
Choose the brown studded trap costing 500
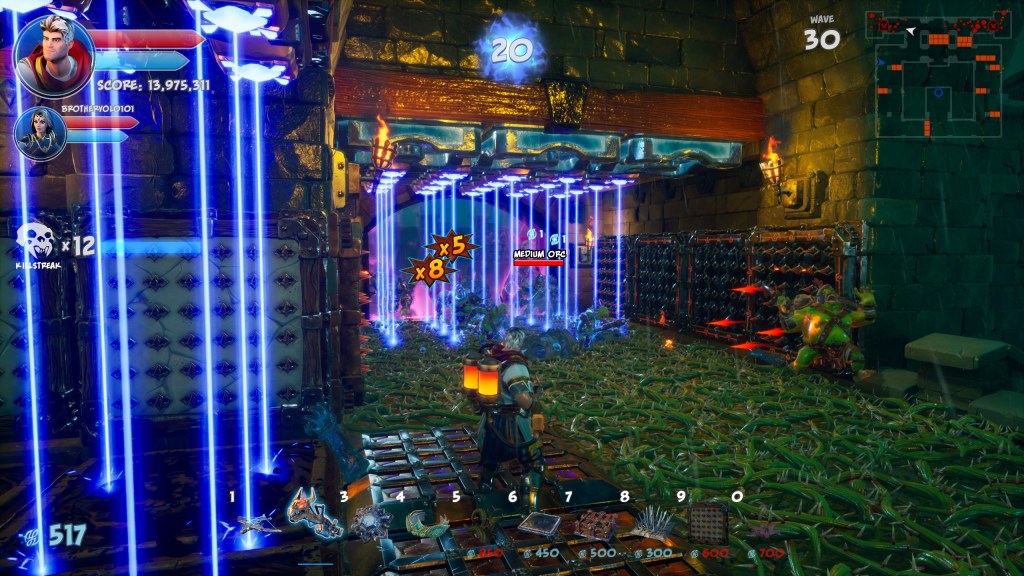597,524
